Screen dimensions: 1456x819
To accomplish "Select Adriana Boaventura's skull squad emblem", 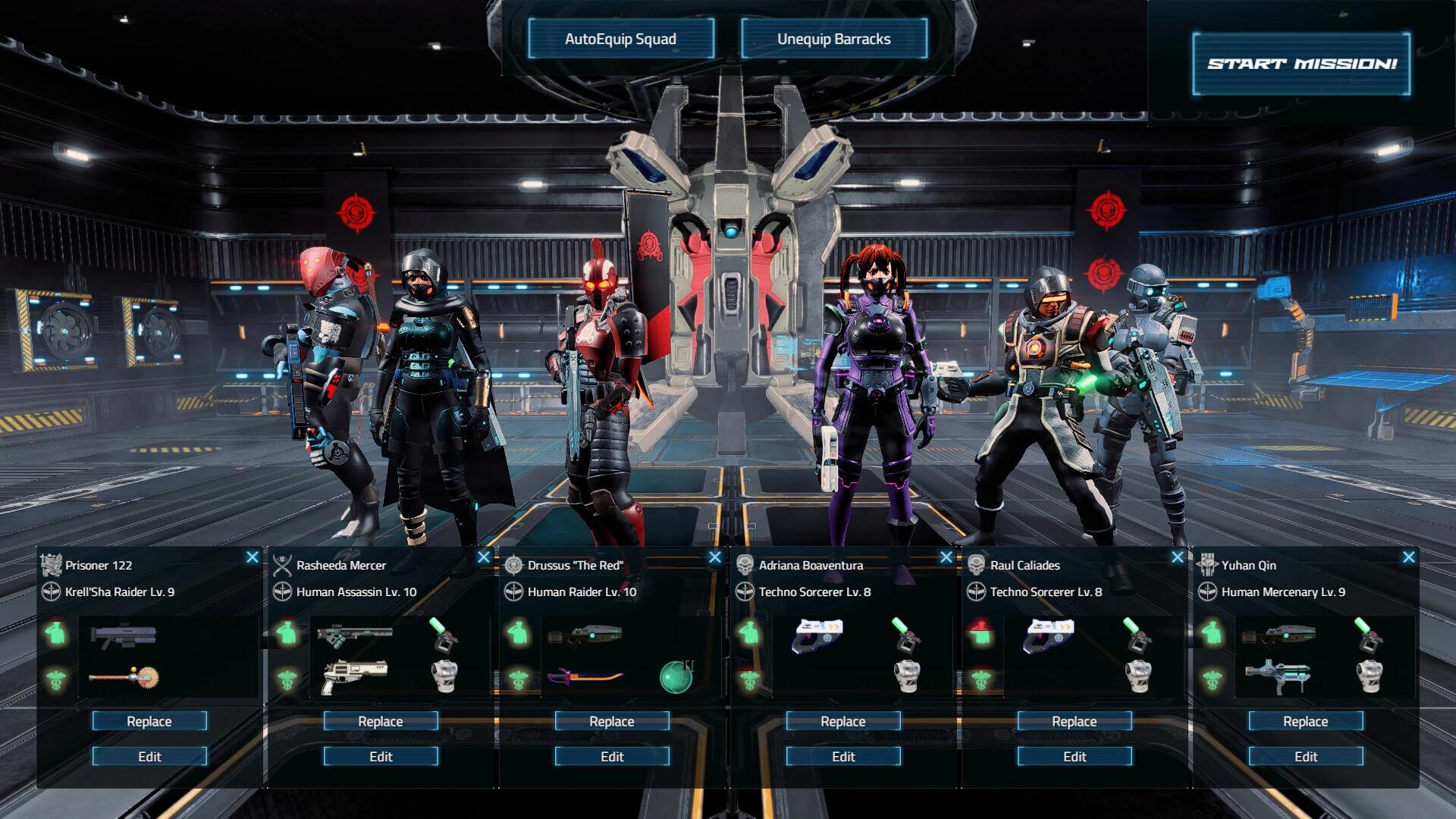I will [746, 564].
